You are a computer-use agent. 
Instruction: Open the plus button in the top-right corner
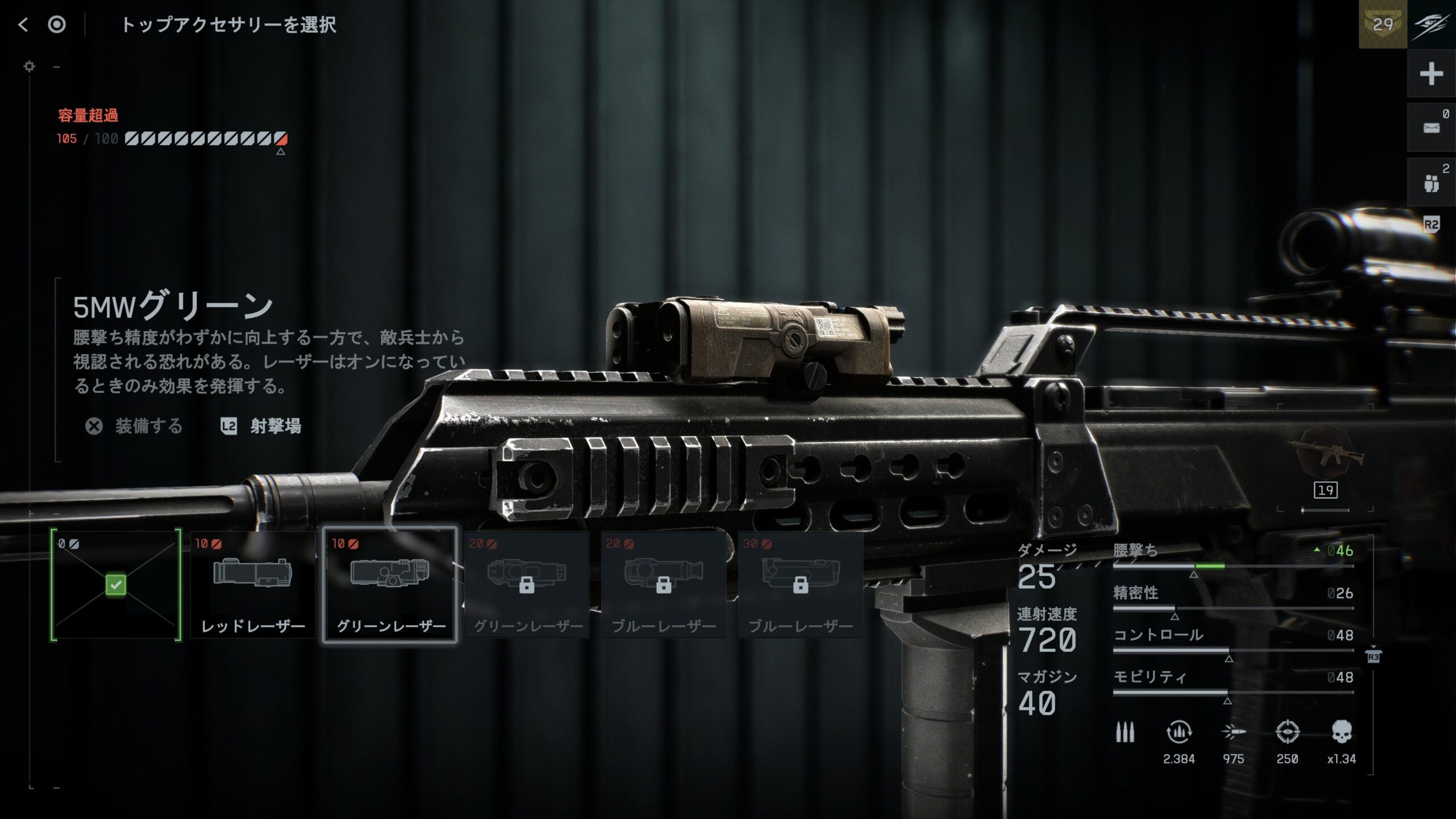tap(1431, 74)
